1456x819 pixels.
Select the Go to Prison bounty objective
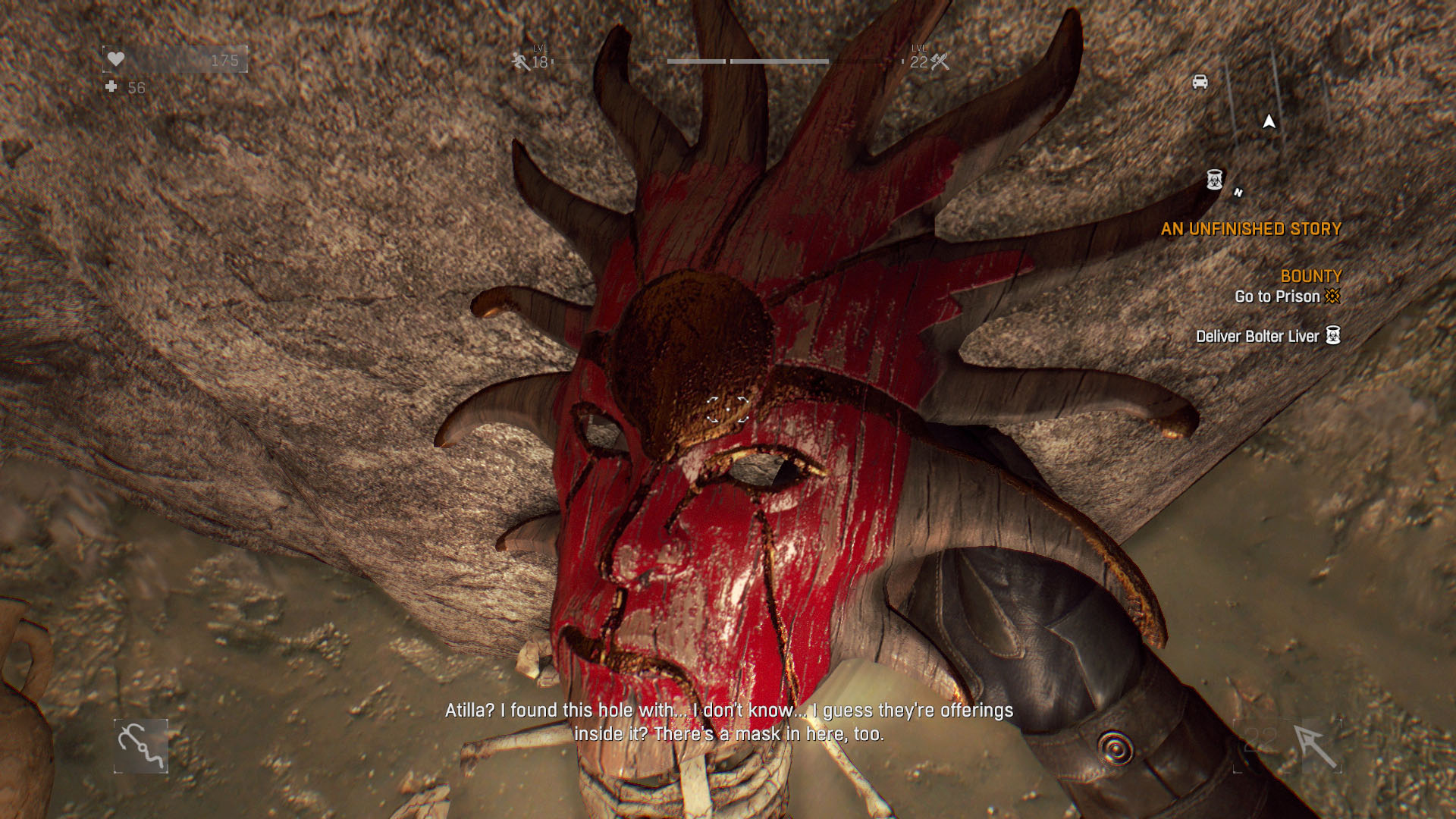(x=1278, y=297)
